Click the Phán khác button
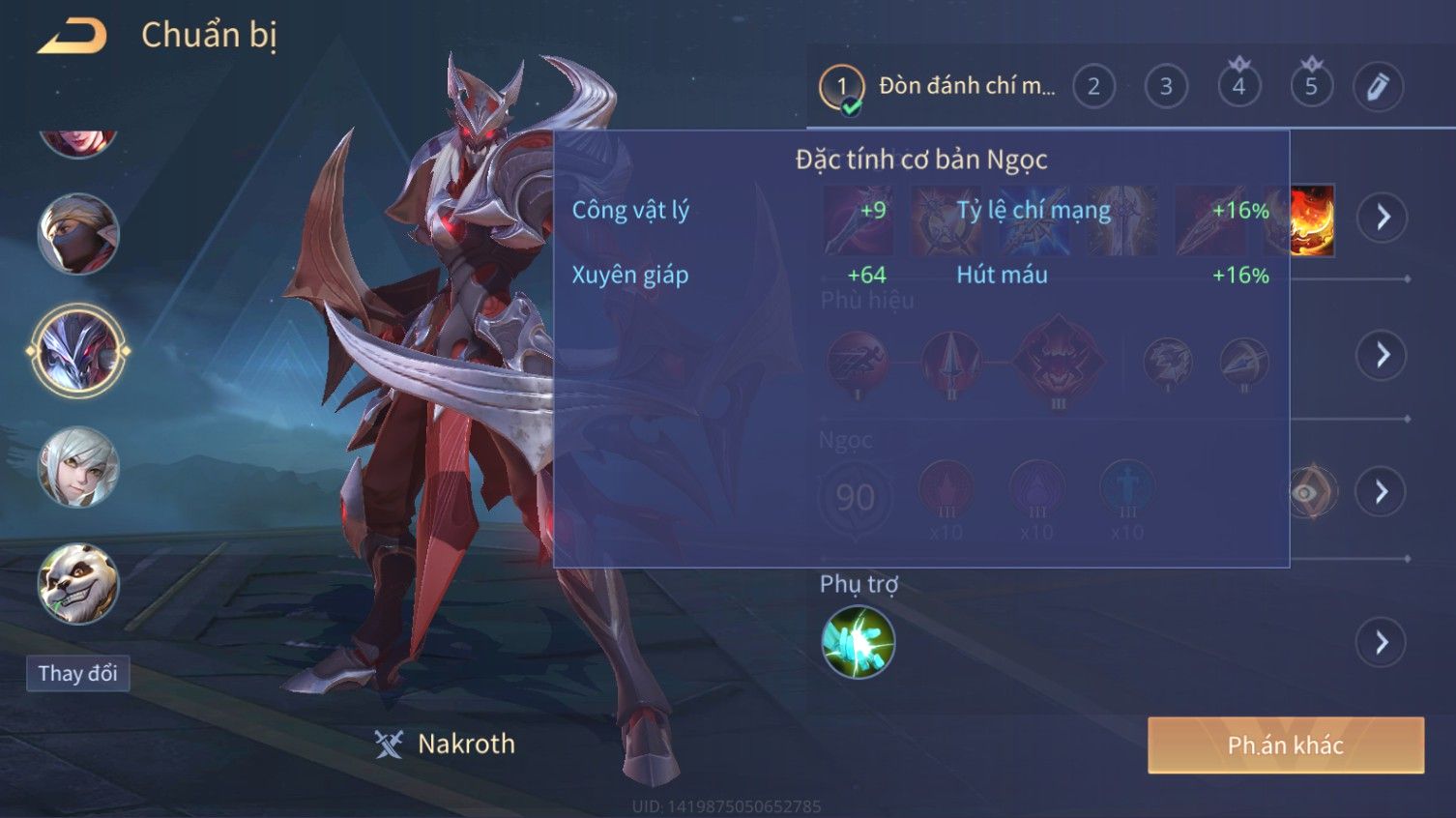Image resolution: width=1456 pixels, height=818 pixels. click(x=1285, y=745)
